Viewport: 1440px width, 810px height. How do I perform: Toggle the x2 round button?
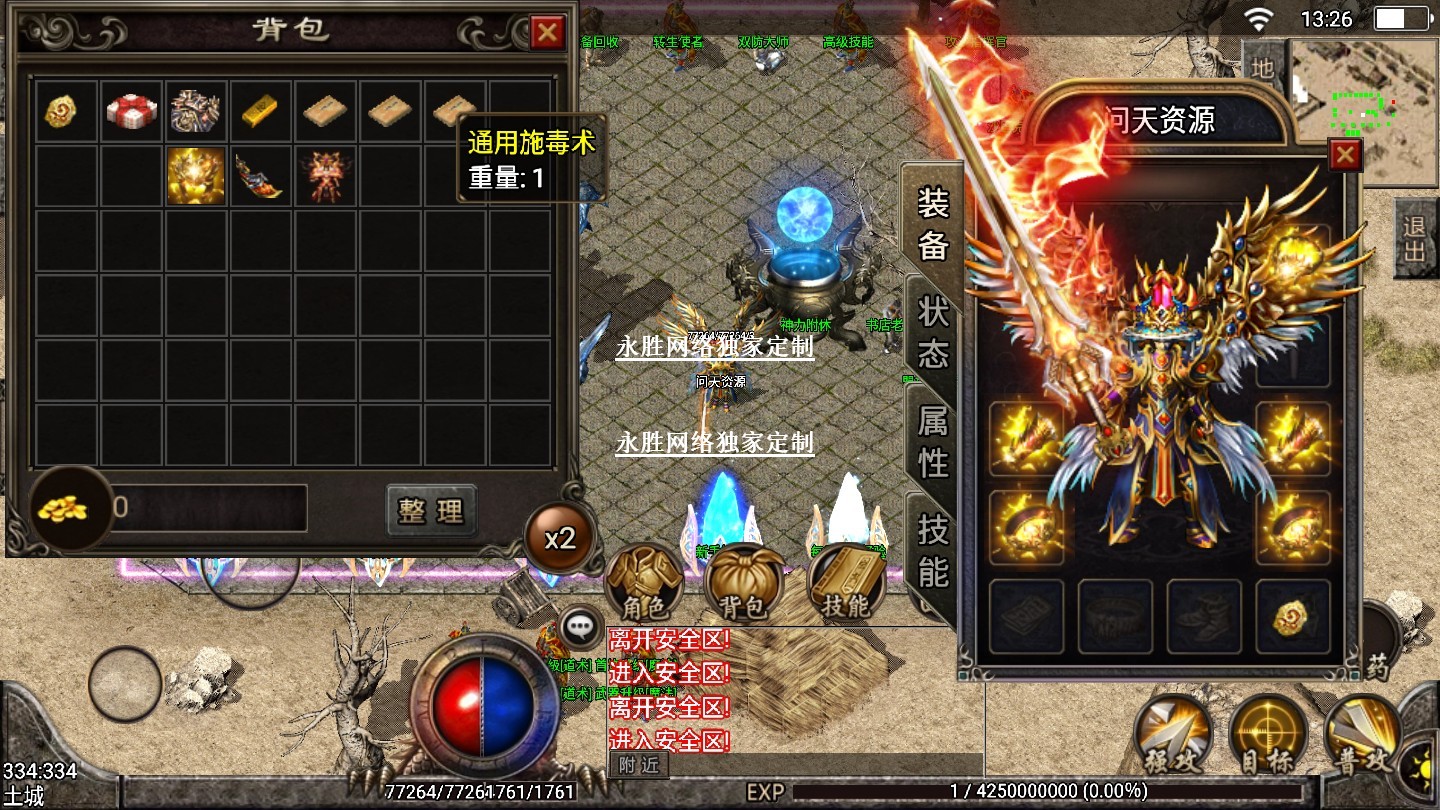coord(560,539)
